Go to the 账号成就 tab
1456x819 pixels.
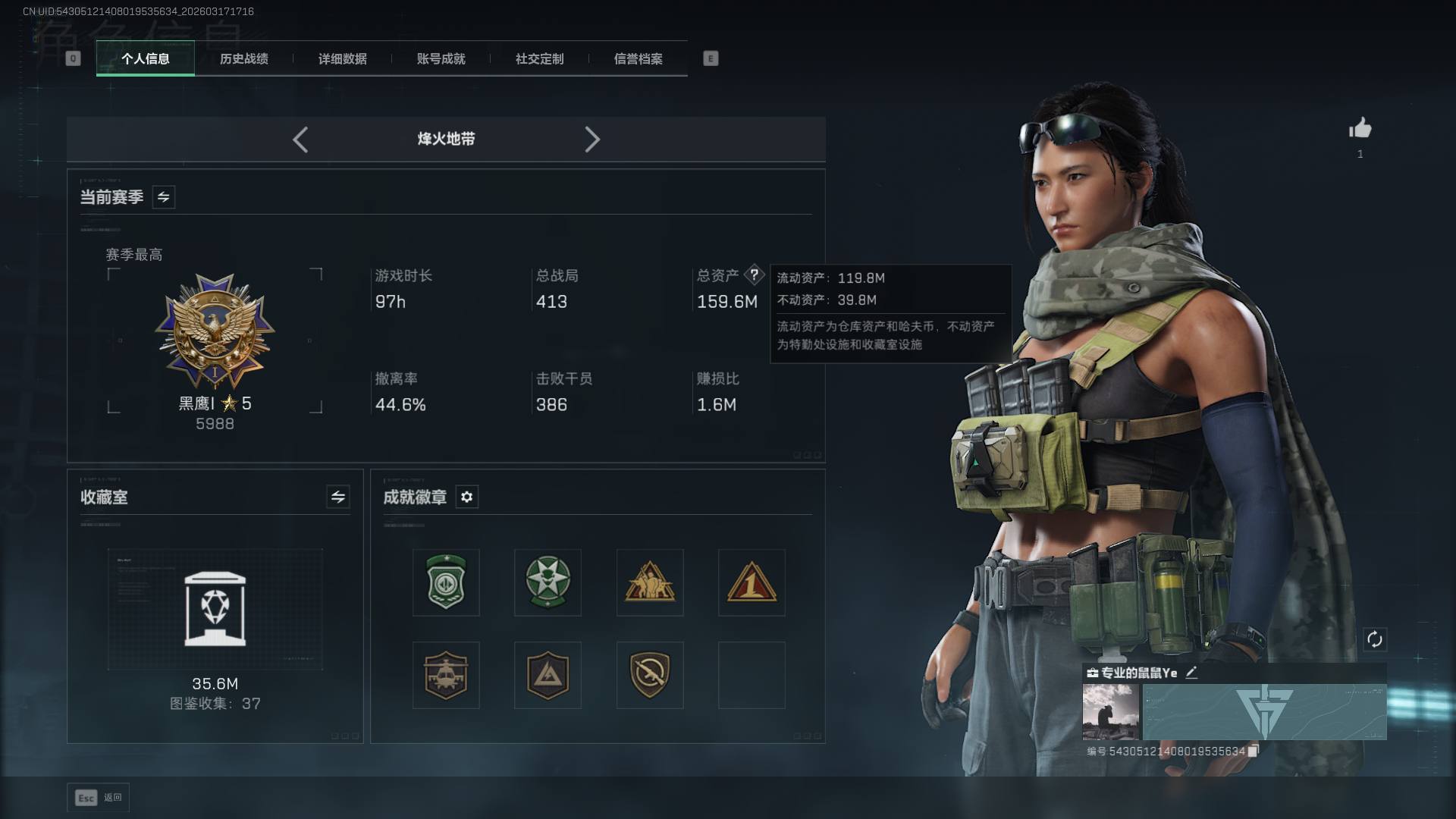(441, 58)
